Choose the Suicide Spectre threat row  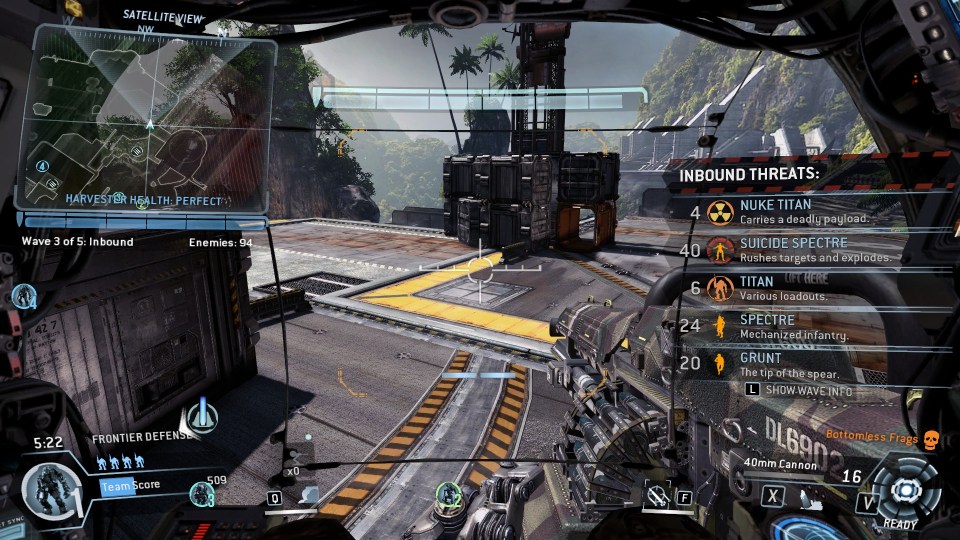coord(790,249)
